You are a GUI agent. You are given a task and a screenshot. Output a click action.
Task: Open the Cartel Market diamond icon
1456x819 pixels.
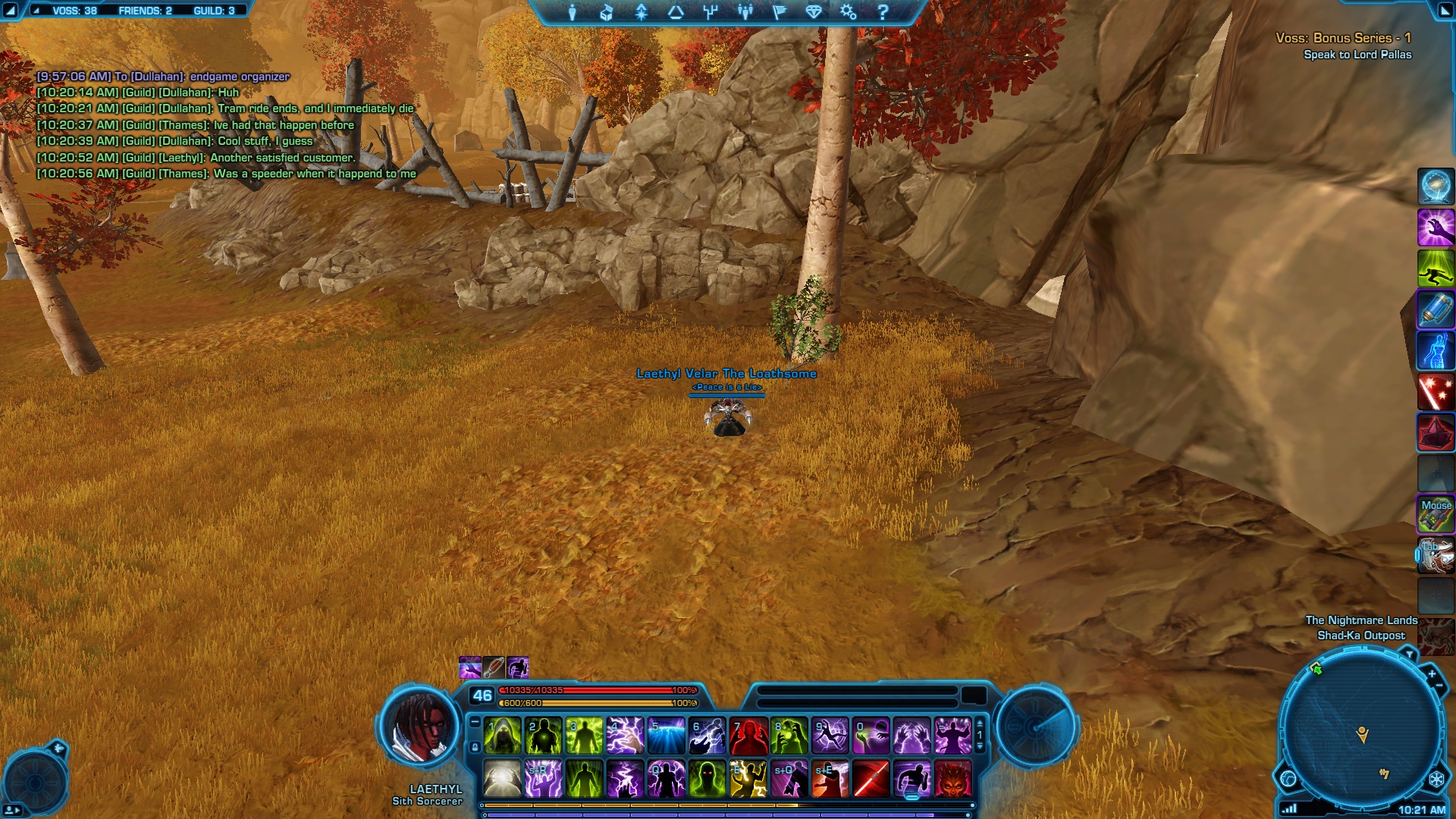[814, 12]
